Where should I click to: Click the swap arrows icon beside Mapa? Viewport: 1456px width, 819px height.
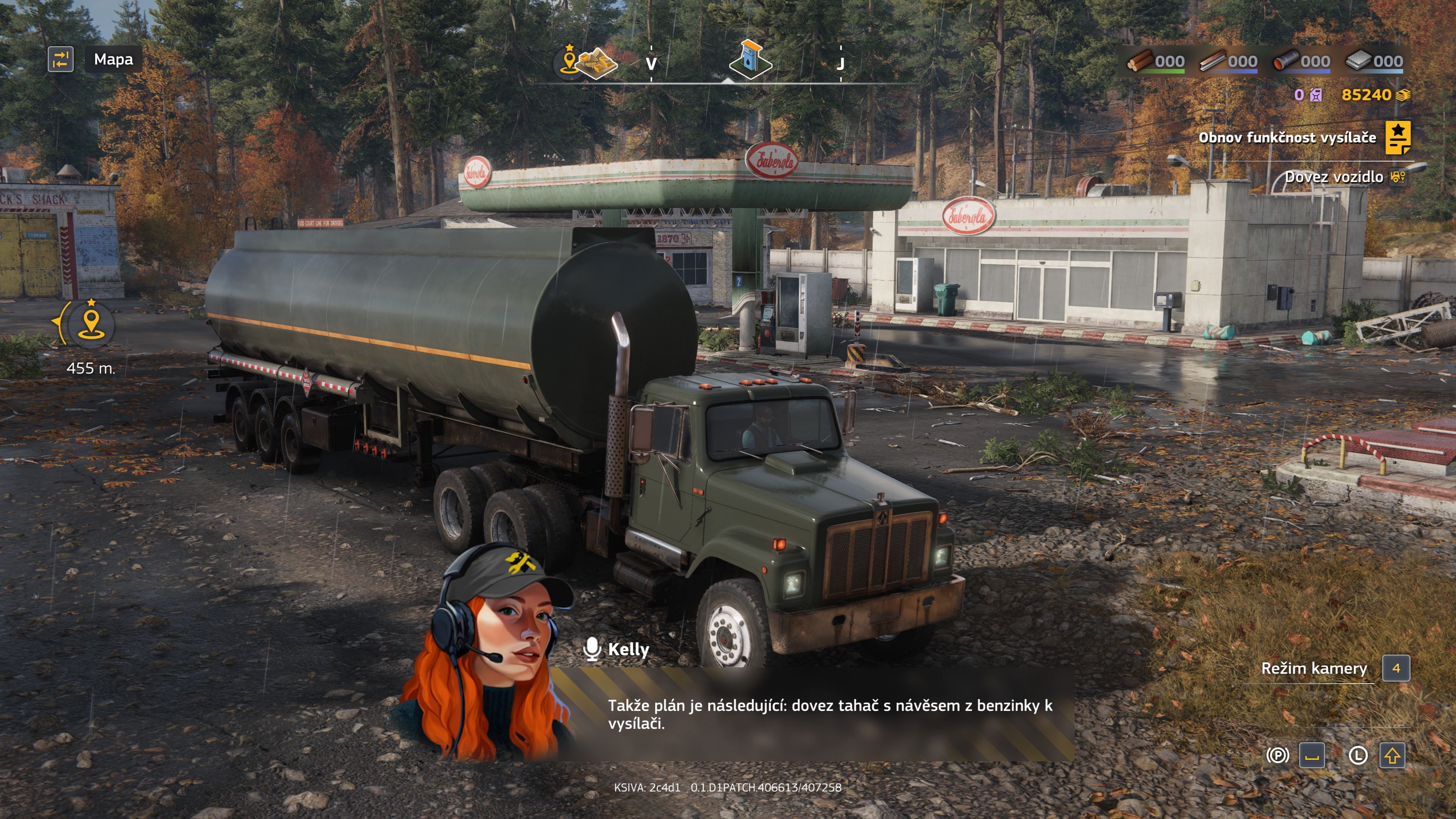pos(61,60)
